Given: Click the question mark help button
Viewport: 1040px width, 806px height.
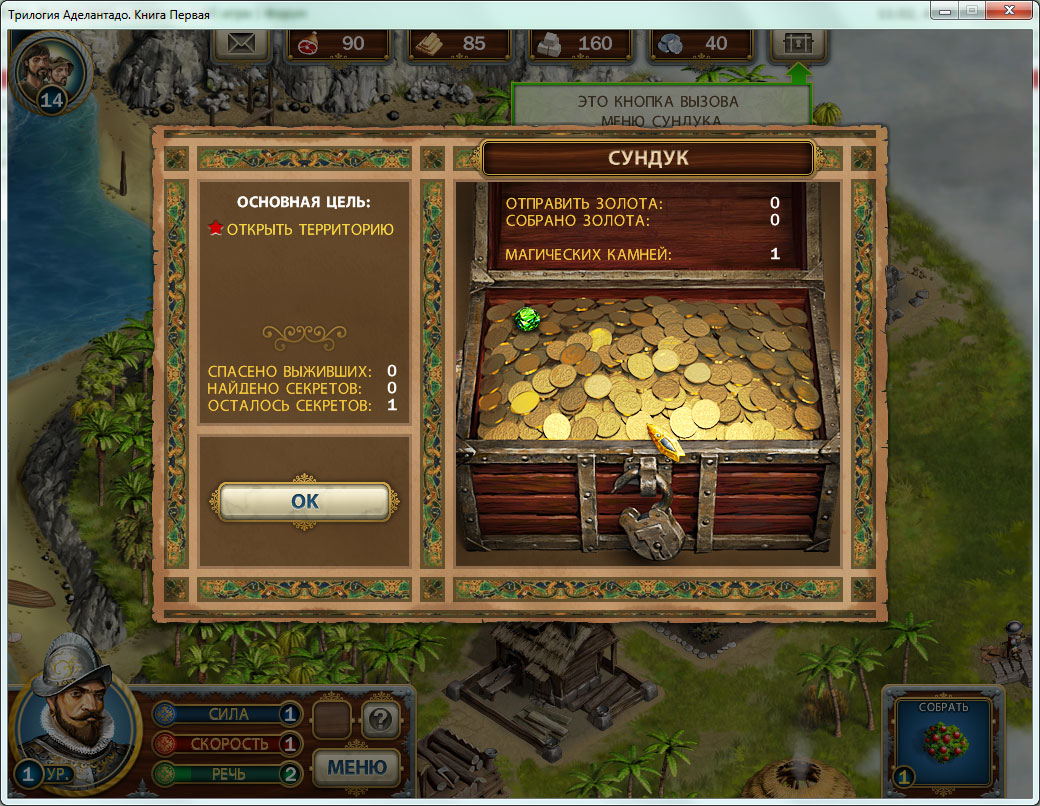Looking at the screenshot, I should pos(380,717).
